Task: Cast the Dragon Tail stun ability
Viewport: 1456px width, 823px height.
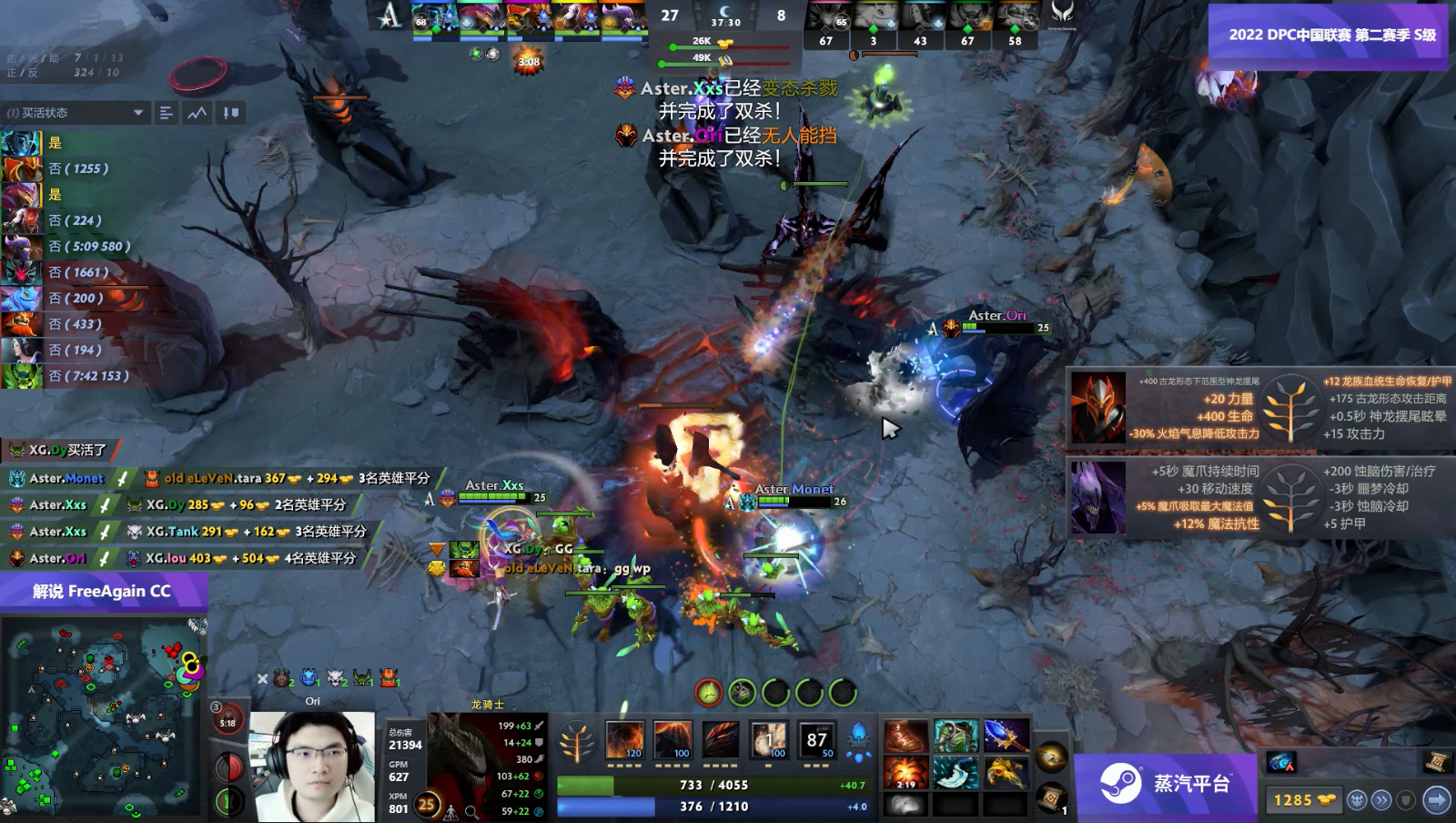Action: [672, 740]
